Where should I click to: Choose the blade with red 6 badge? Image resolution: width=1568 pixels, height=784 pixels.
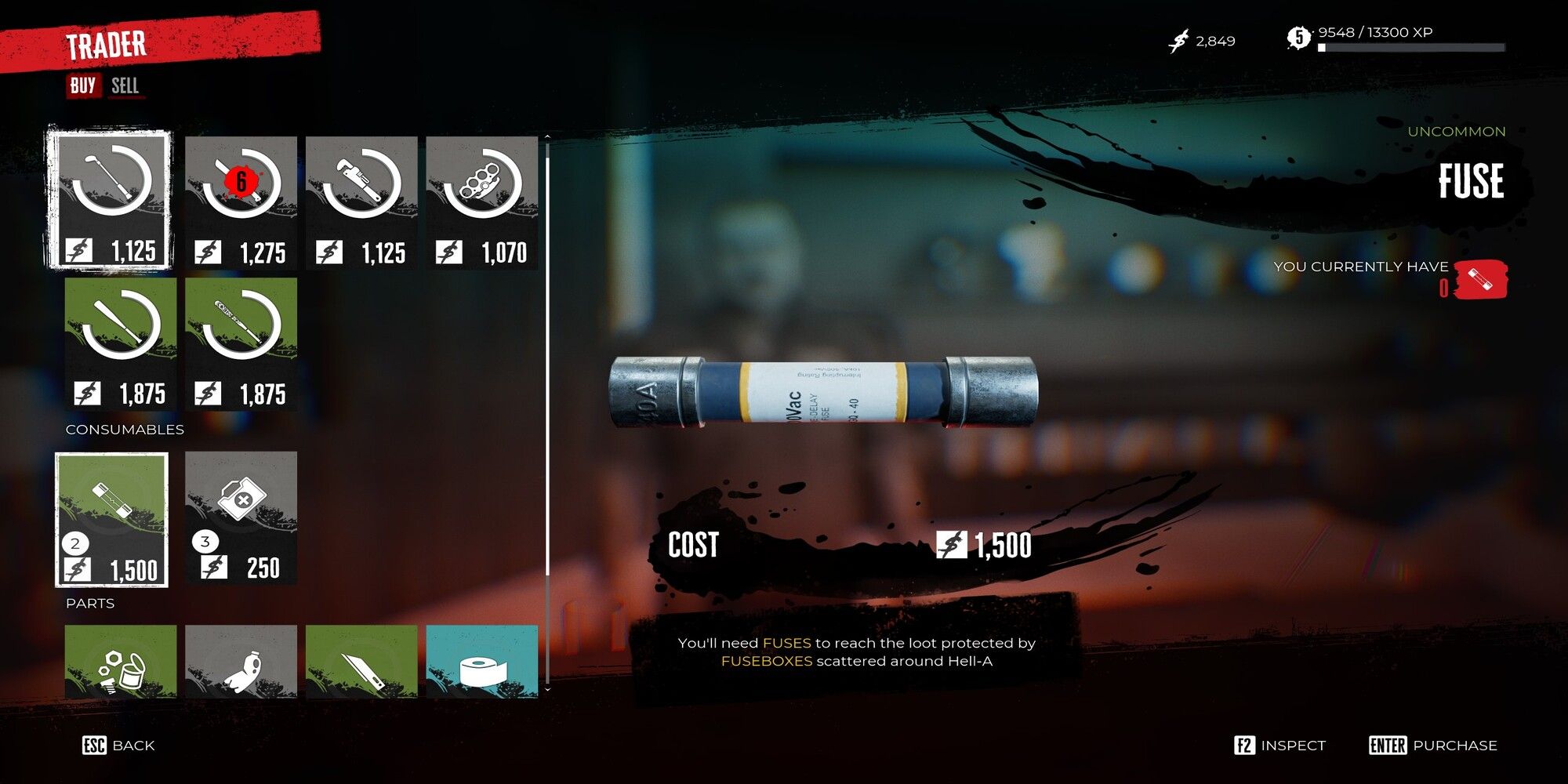(241, 202)
